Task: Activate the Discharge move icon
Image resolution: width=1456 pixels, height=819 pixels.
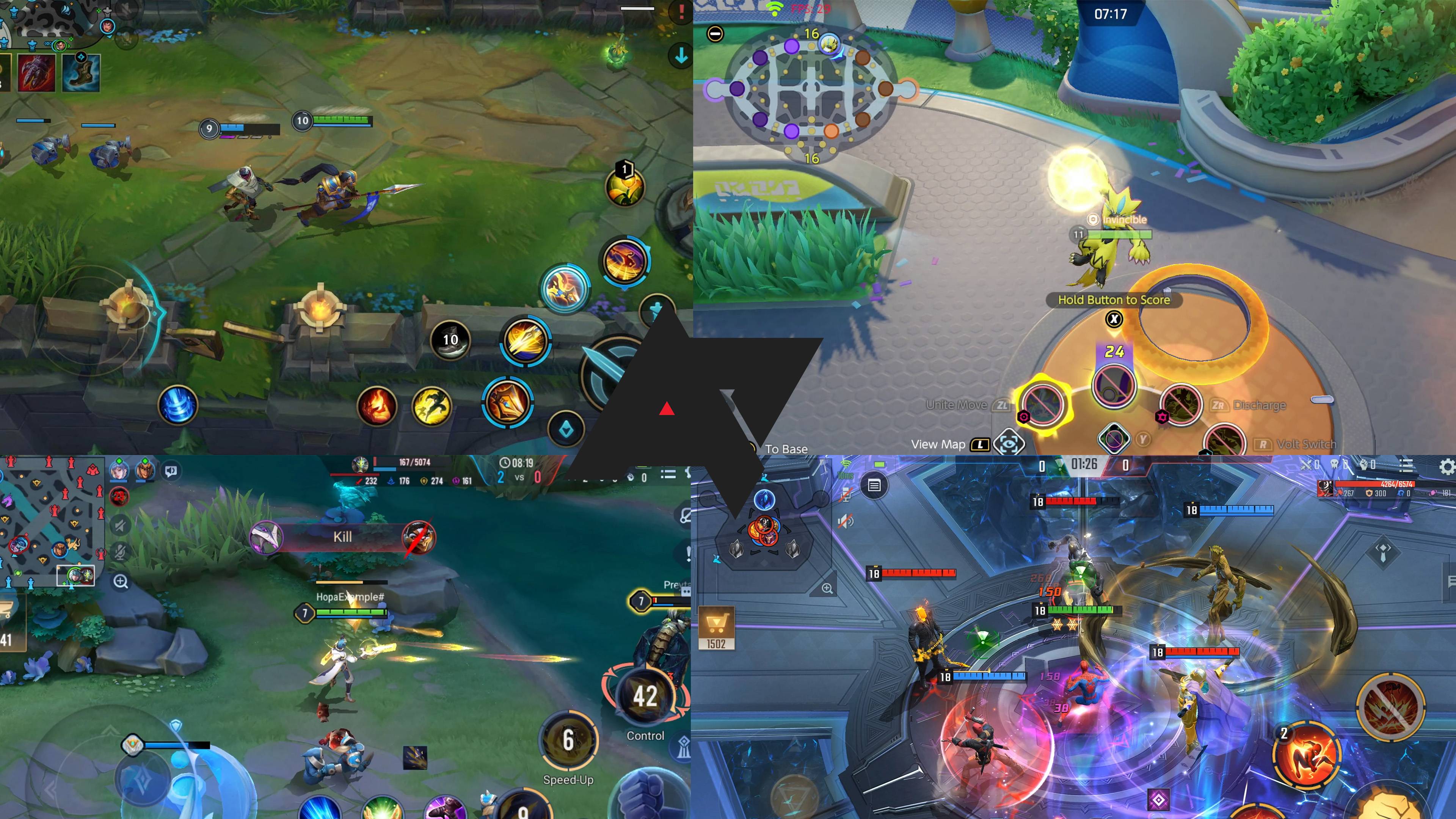Action: coord(1181,405)
